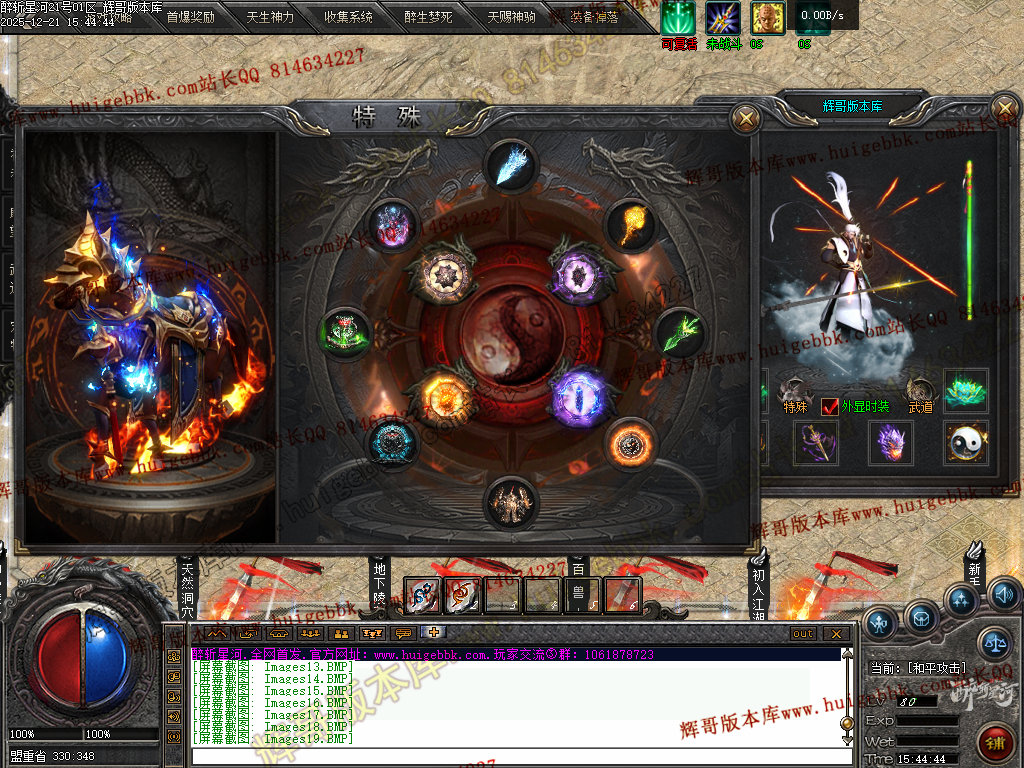Close the 特殊 special equipment window
Viewport: 1024px width, 768px height.
click(x=745, y=119)
